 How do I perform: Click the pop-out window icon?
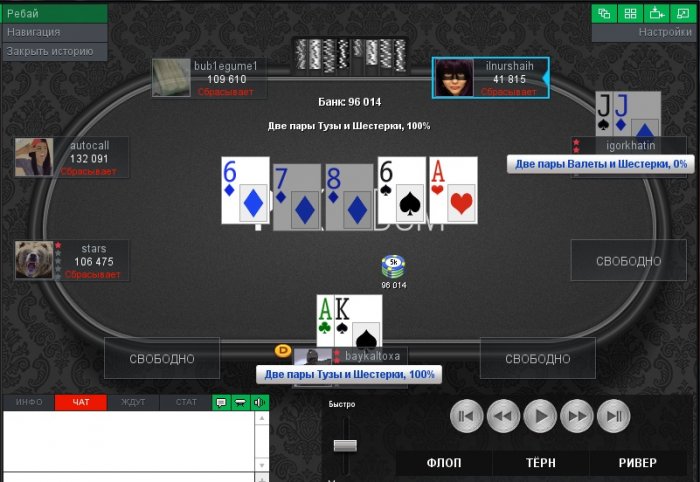(x=683, y=13)
